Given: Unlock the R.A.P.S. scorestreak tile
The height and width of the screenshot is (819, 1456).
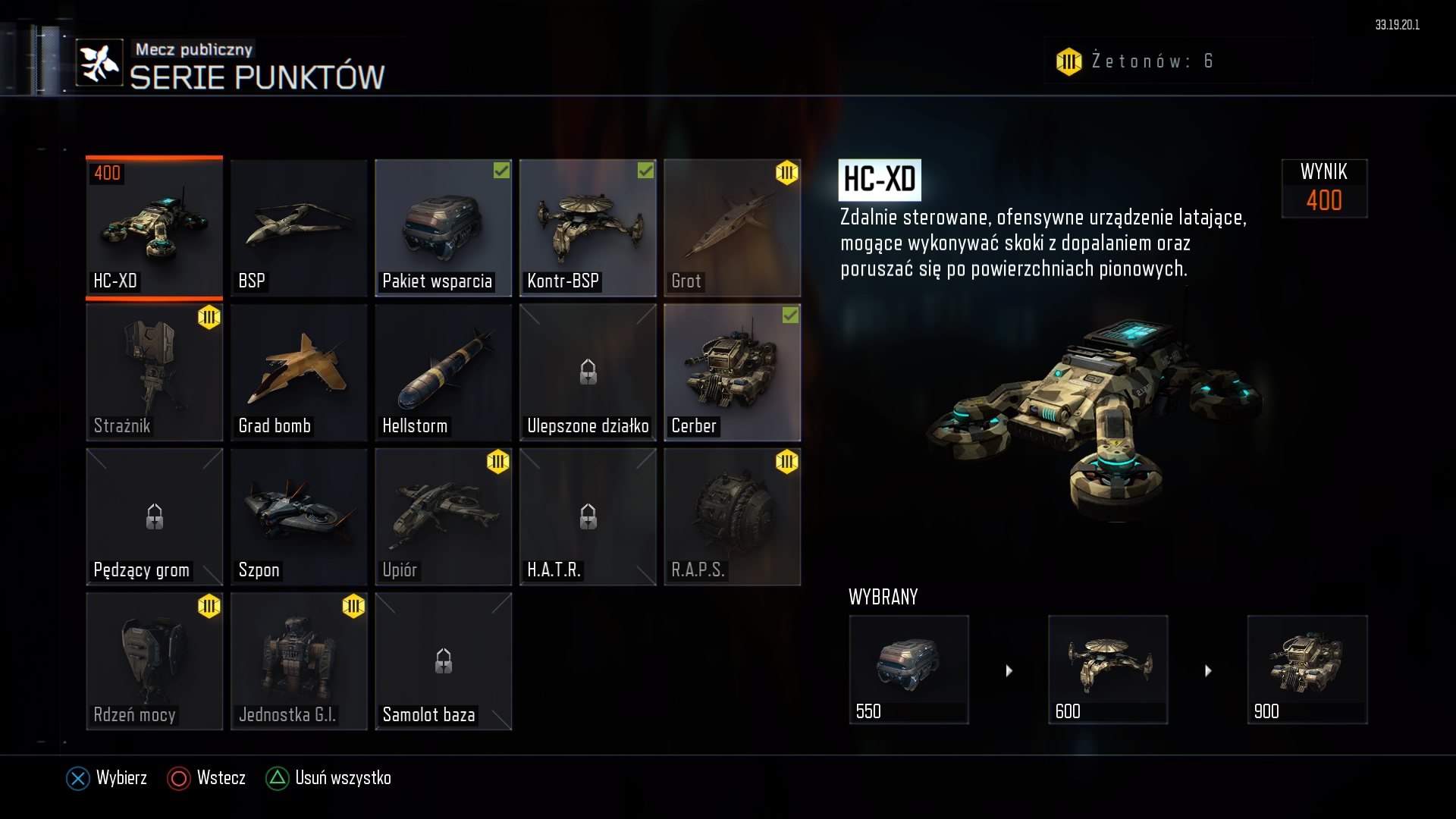Looking at the screenshot, I should click(732, 516).
